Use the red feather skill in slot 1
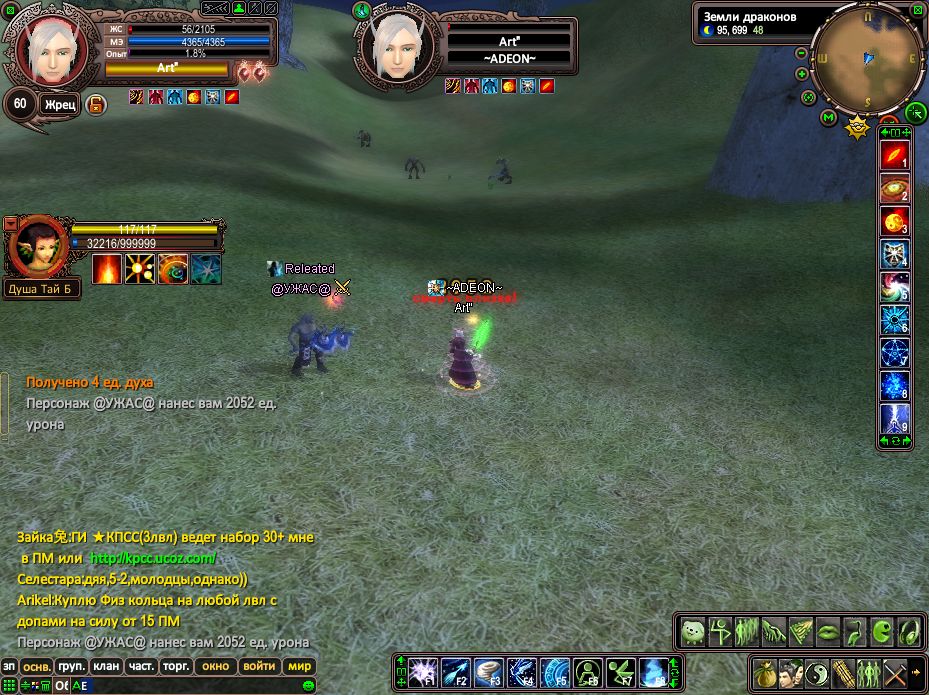 [894, 156]
